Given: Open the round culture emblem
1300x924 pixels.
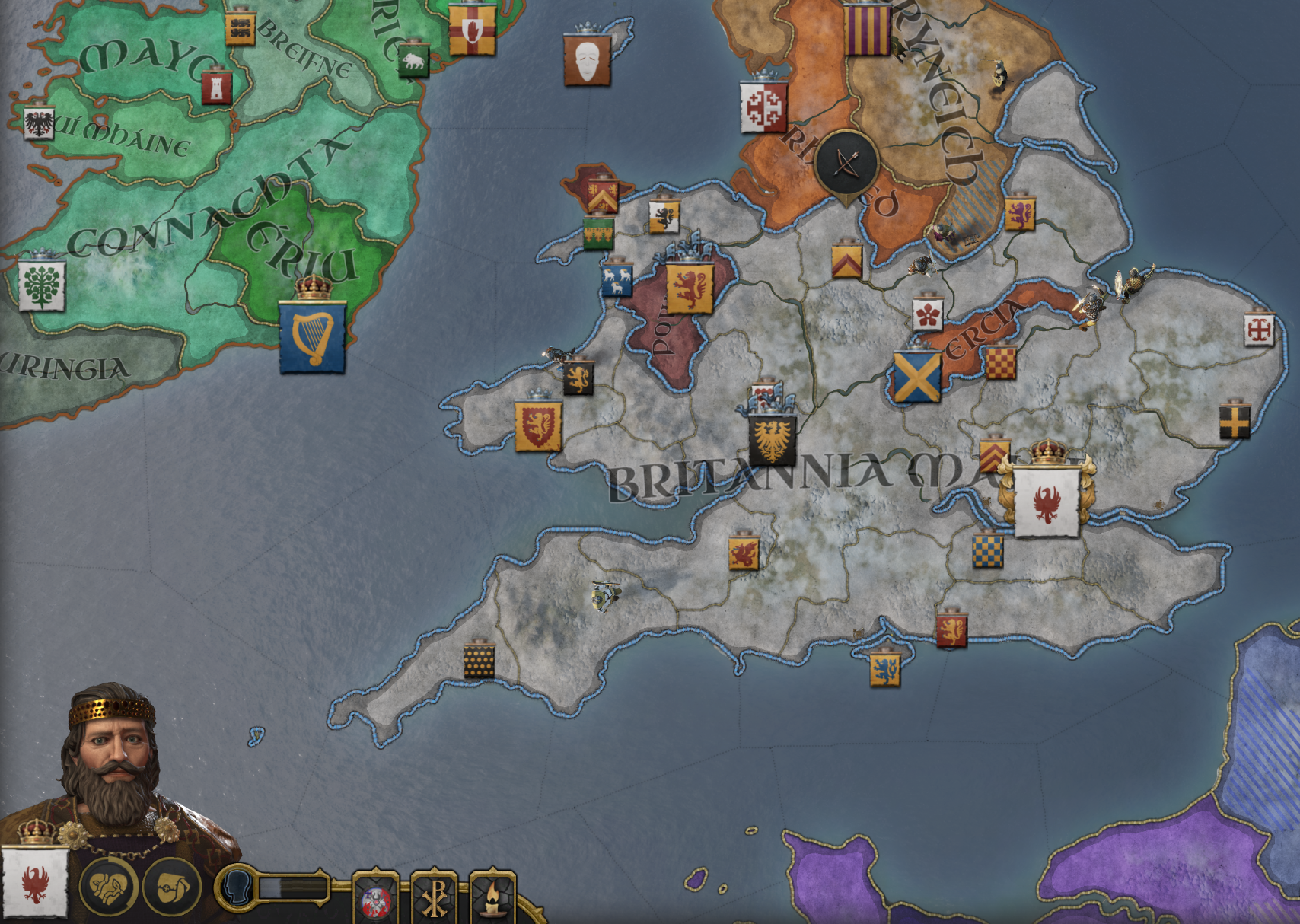Looking at the screenshot, I should (375, 900).
